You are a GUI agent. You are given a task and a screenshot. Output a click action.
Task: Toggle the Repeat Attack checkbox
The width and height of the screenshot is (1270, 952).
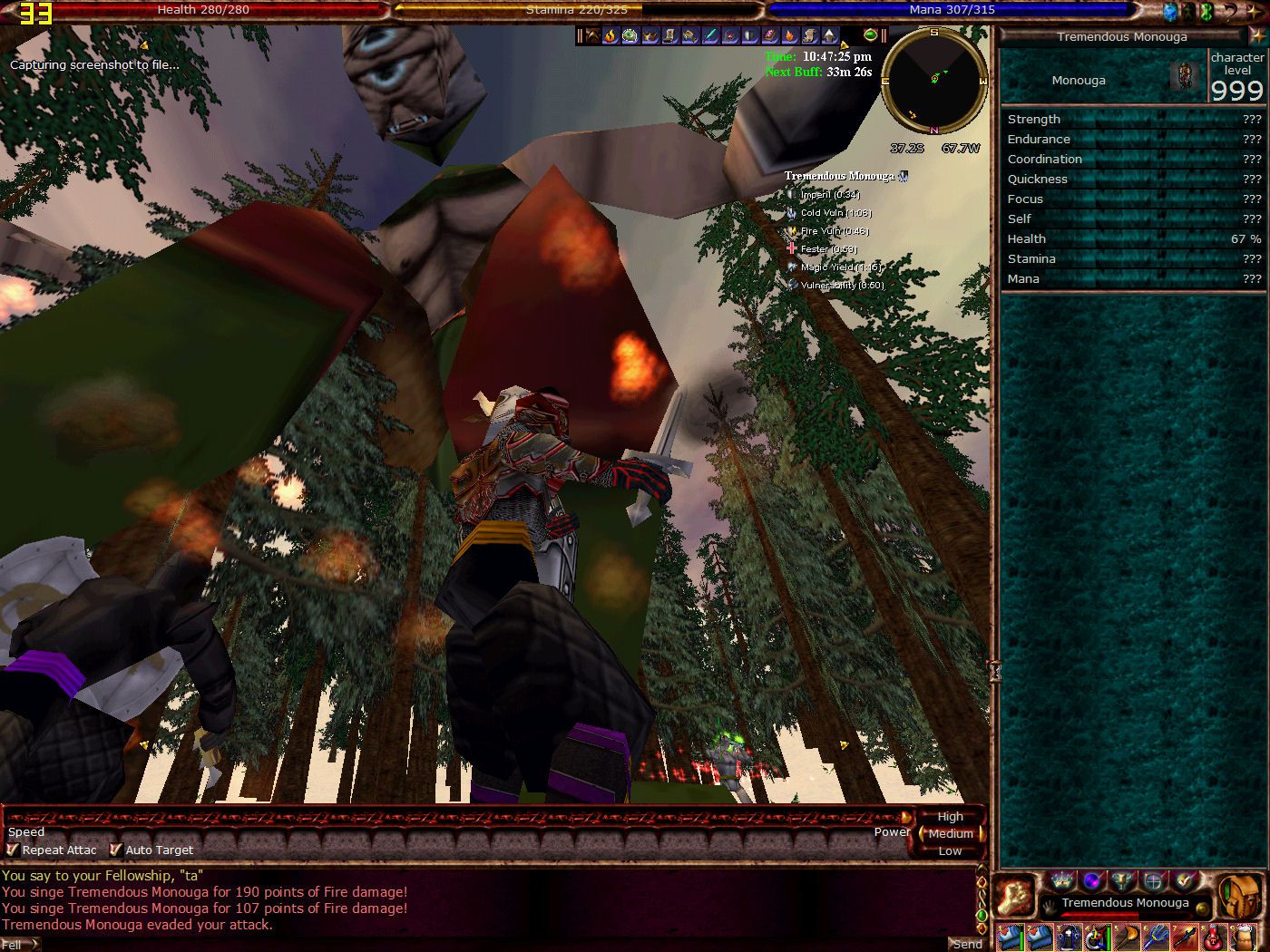(13, 850)
